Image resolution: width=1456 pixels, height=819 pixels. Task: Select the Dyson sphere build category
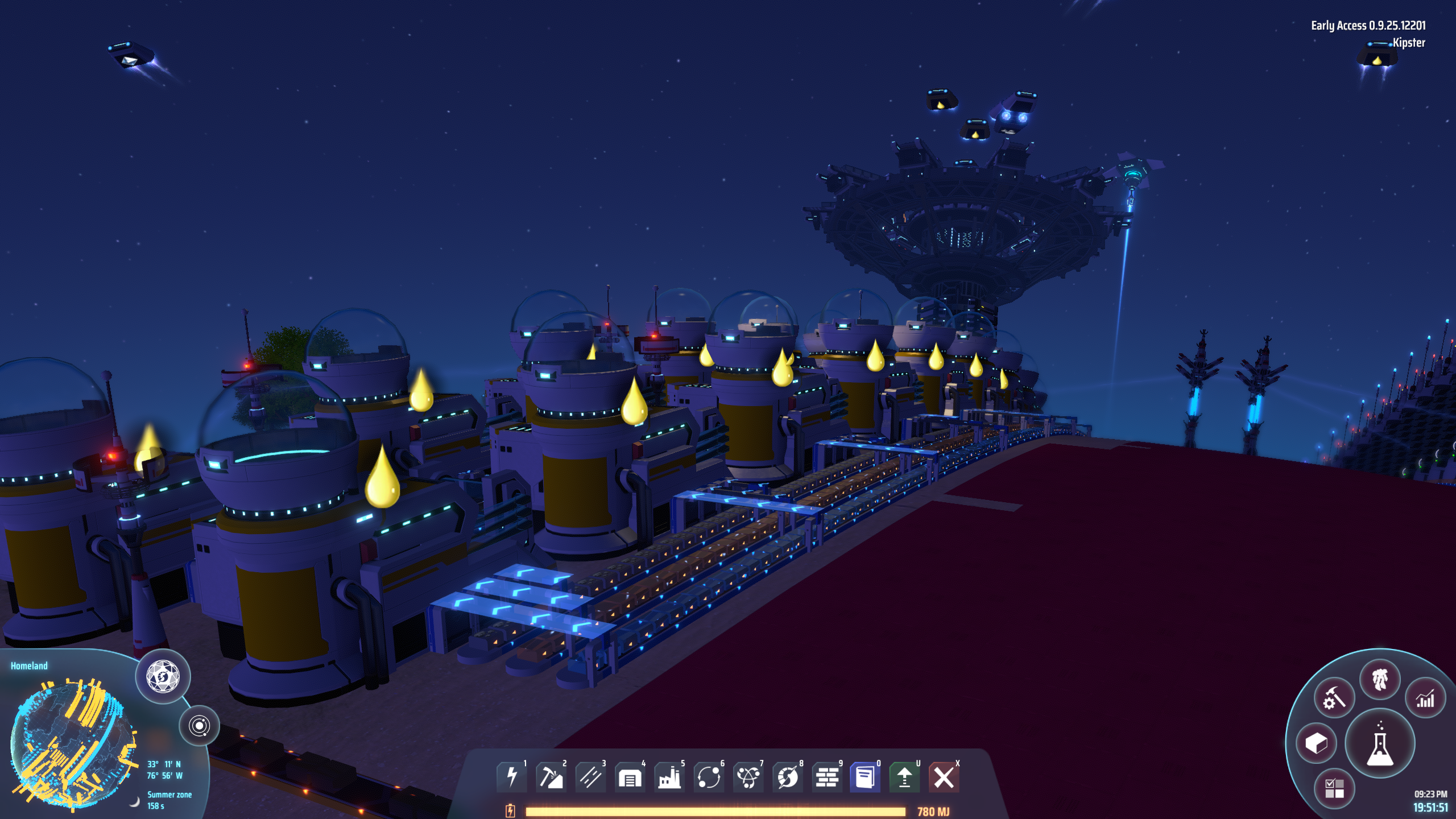pyautogui.click(x=788, y=776)
